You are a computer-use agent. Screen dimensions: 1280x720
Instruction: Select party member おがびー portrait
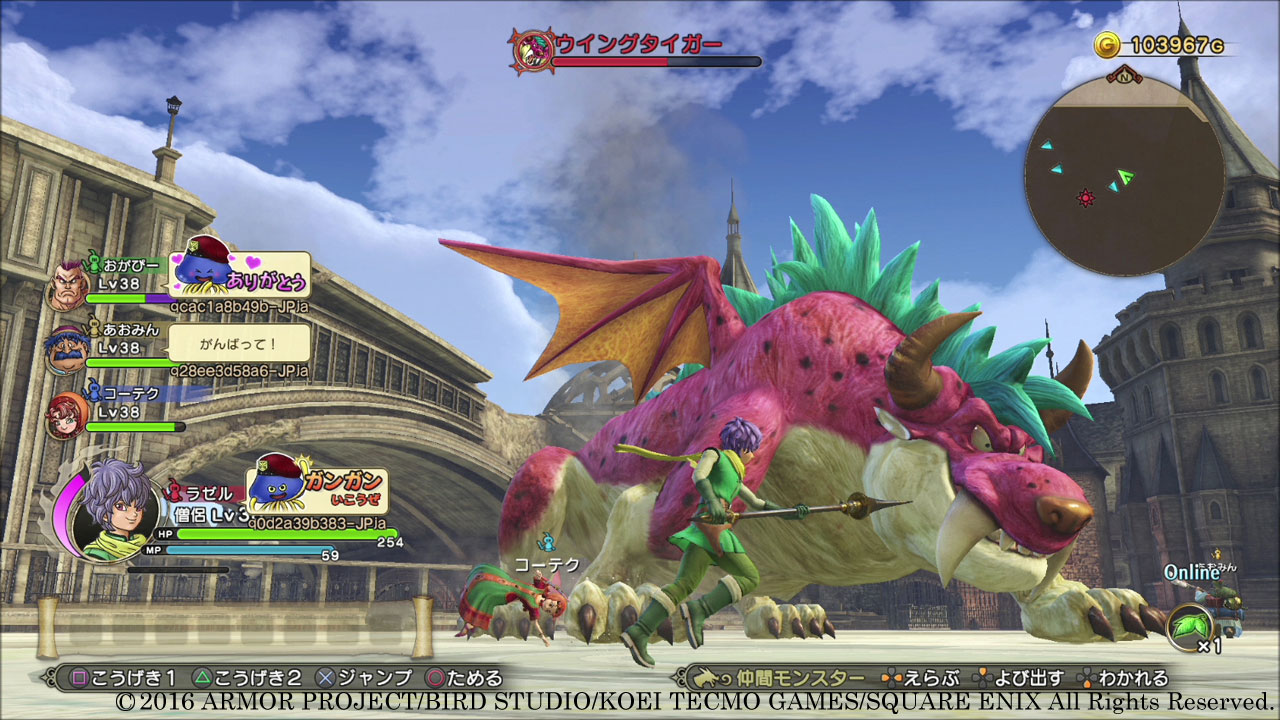click(x=66, y=286)
